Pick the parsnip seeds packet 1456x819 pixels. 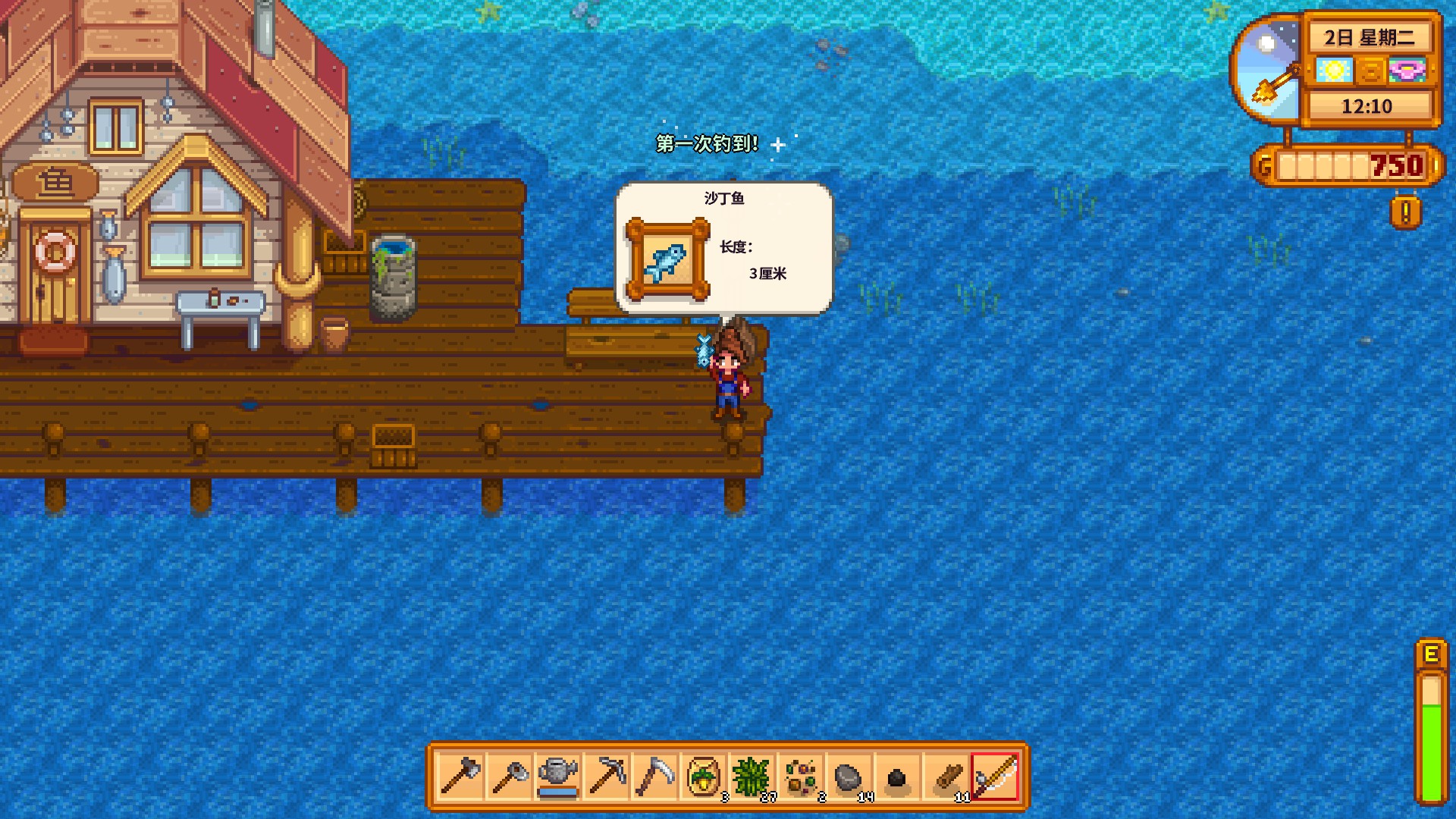tap(703, 777)
